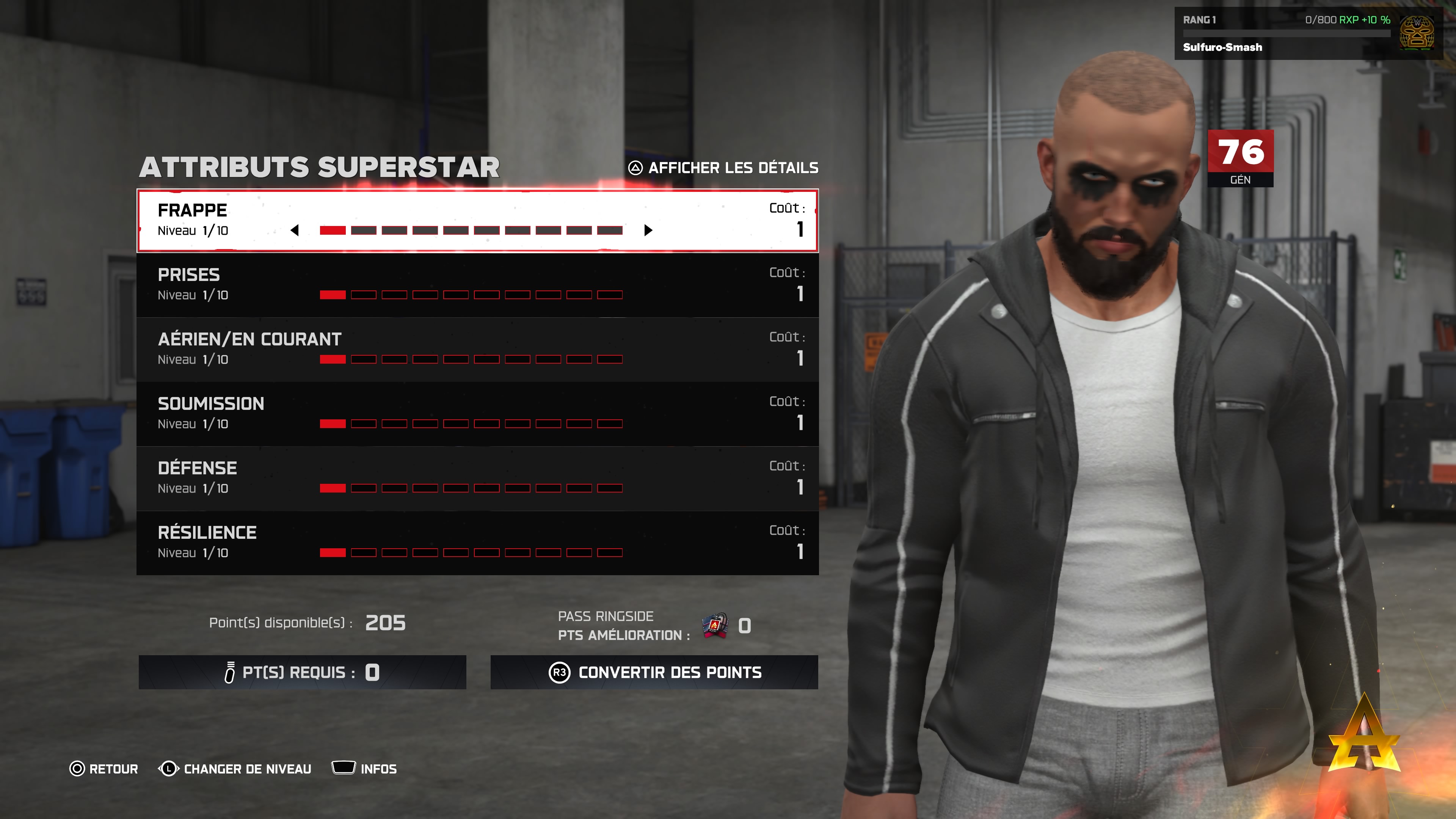This screenshot has width=1456, height=819.
Task: Open the INFOS panel
Action: (x=364, y=769)
